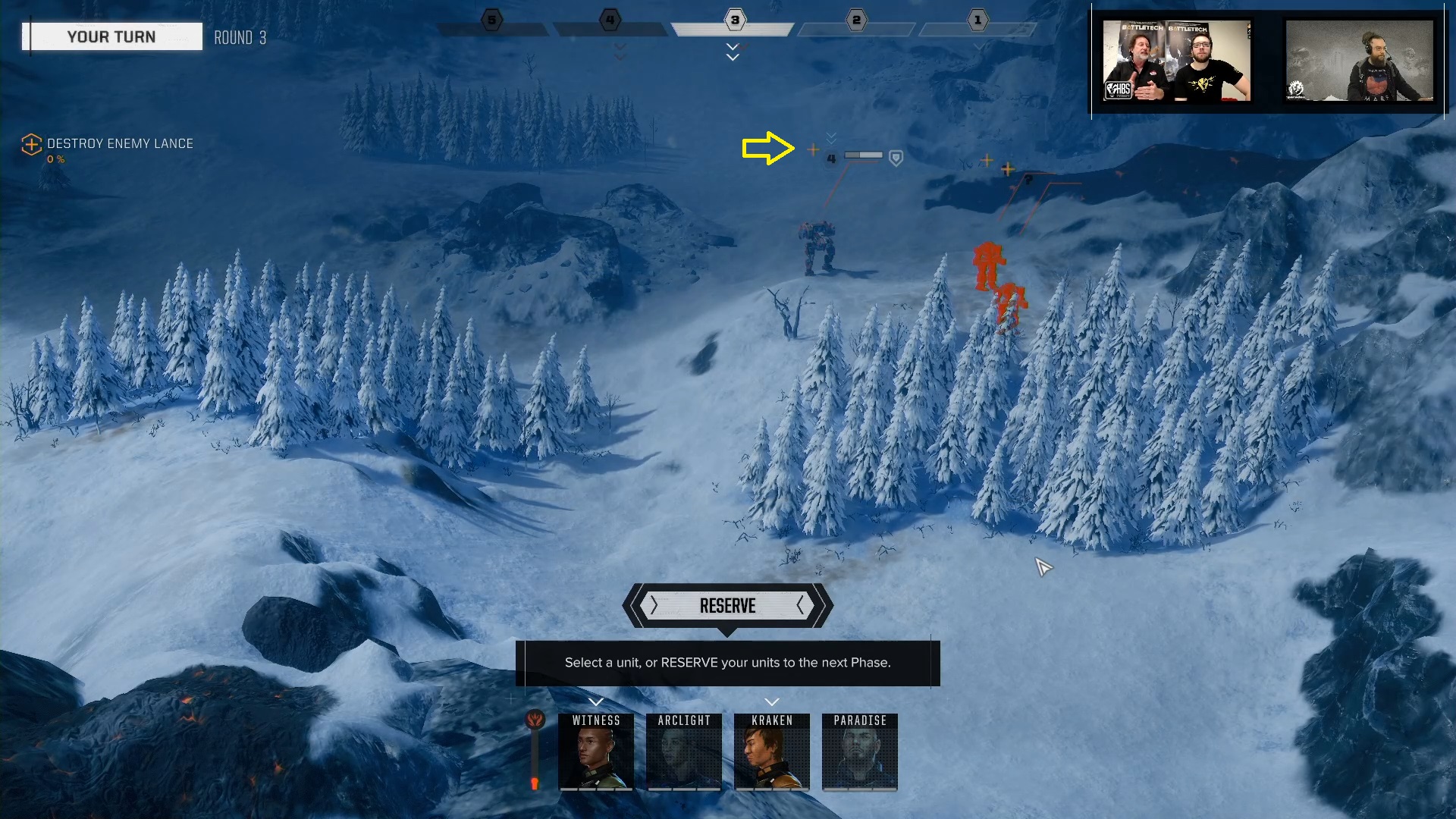Click the phase 5 hexagon icon
1456x819 pixels.
(x=491, y=20)
